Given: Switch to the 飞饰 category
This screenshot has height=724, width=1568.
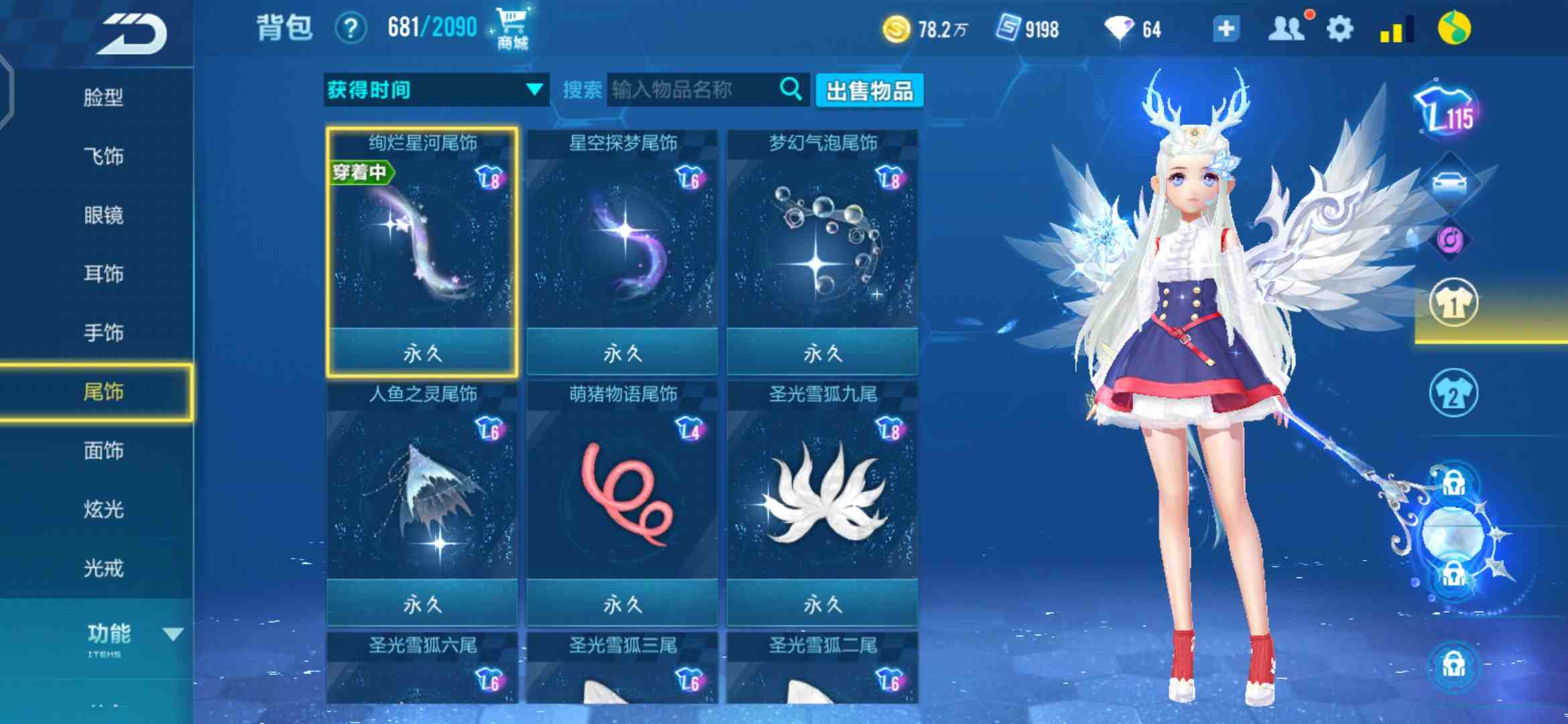Looking at the screenshot, I should pos(103,157).
